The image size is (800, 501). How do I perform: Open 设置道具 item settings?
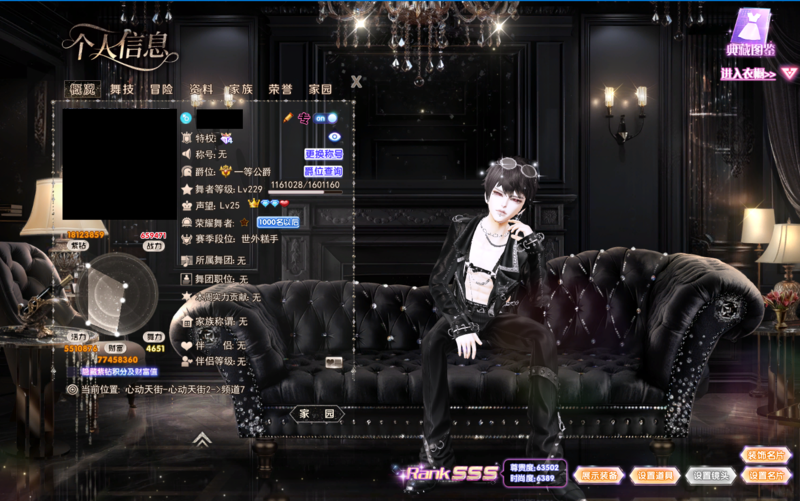click(x=655, y=475)
